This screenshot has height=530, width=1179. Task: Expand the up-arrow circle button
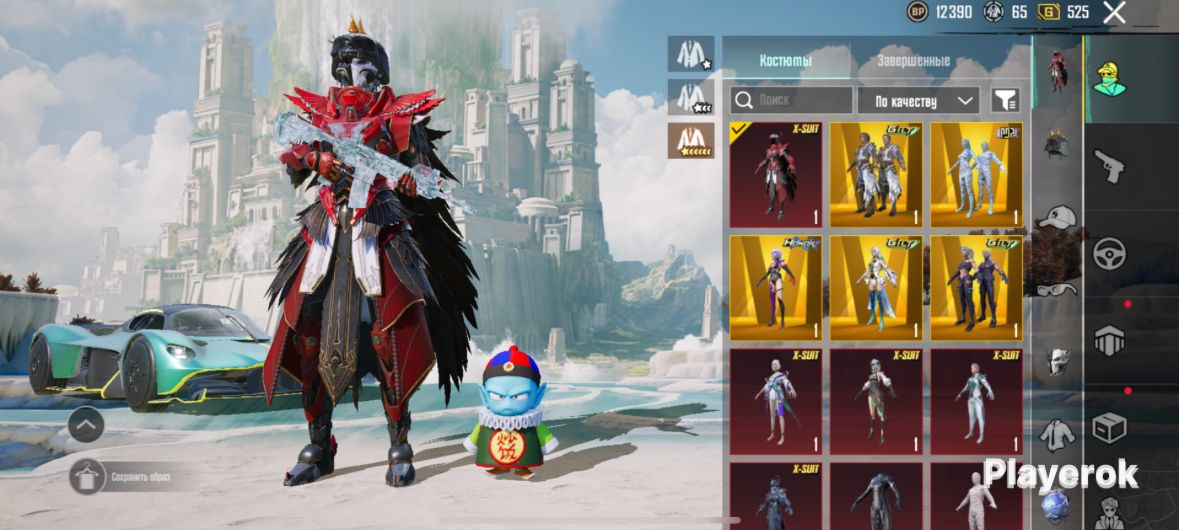[86, 426]
